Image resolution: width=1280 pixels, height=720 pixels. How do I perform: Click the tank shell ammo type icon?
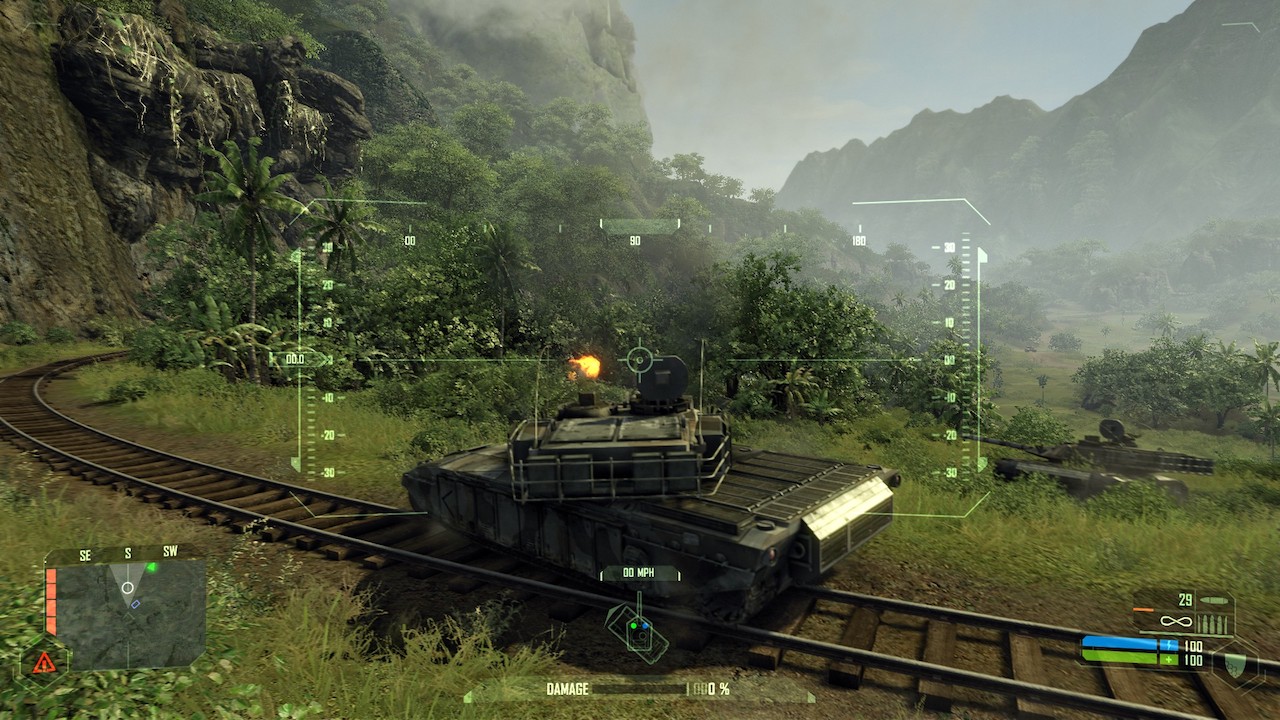point(1213,601)
